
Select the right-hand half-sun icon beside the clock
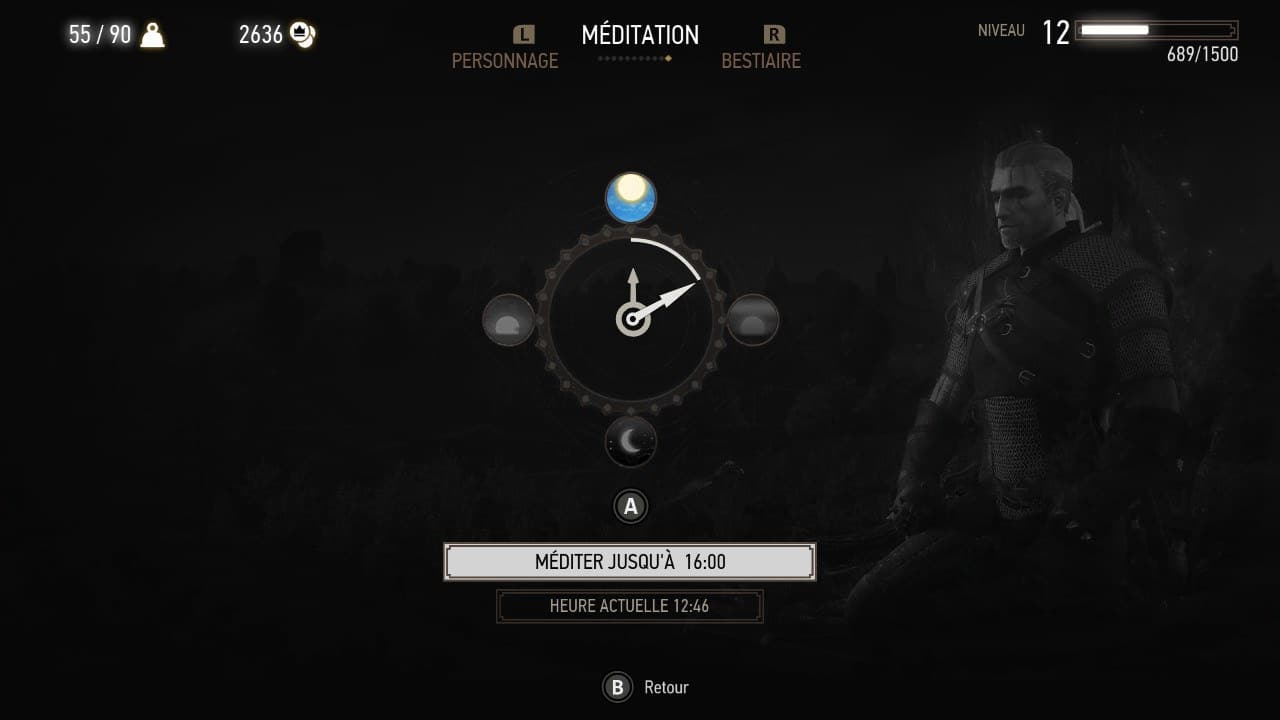click(x=752, y=320)
